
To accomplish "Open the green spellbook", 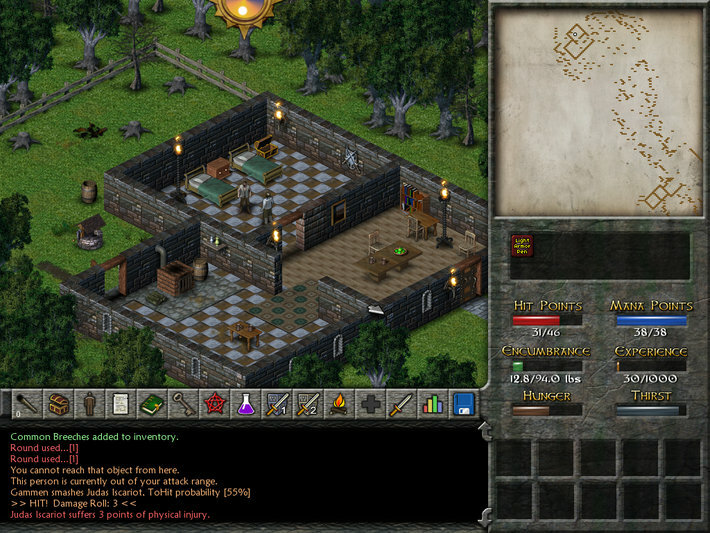I will pos(152,404).
